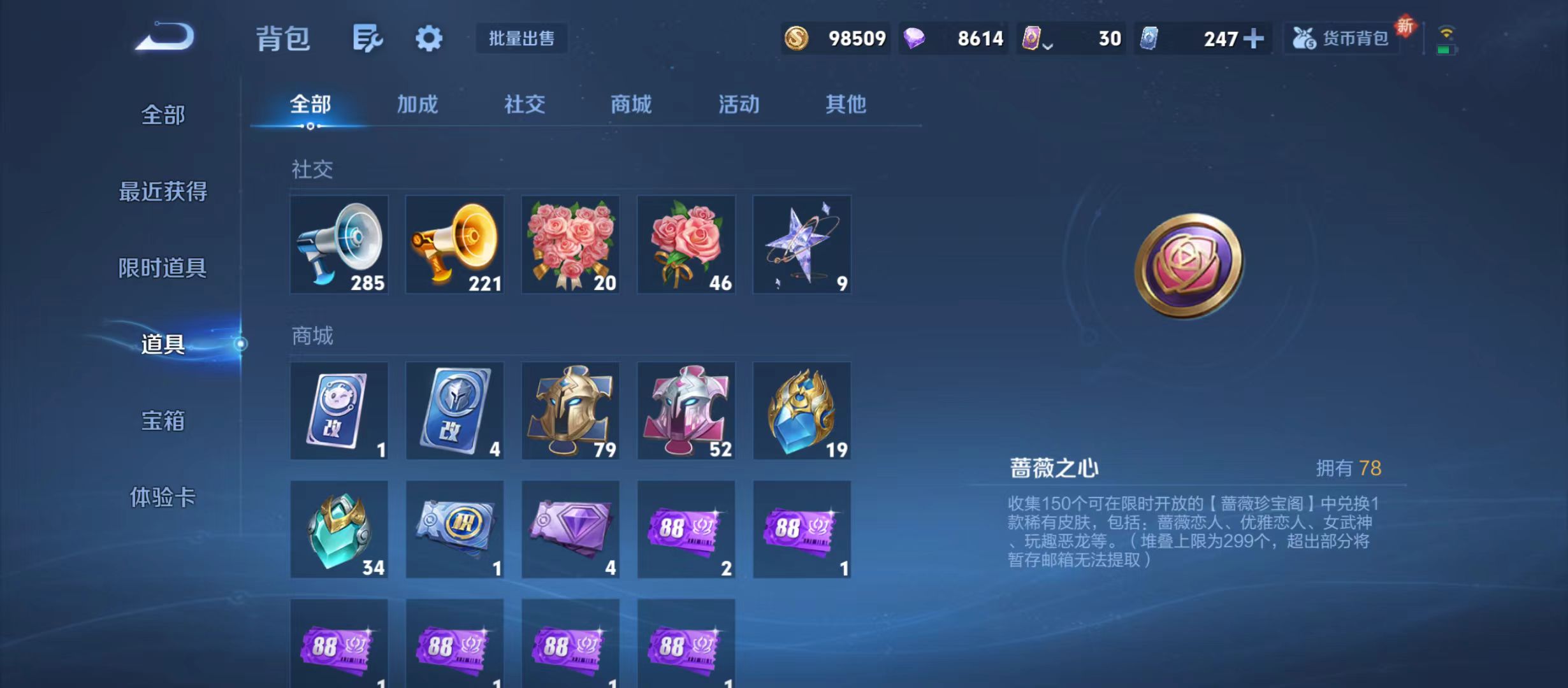The width and height of the screenshot is (1568, 688).
Task: Select the gold helmet fragment with count 79
Action: [x=570, y=411]
